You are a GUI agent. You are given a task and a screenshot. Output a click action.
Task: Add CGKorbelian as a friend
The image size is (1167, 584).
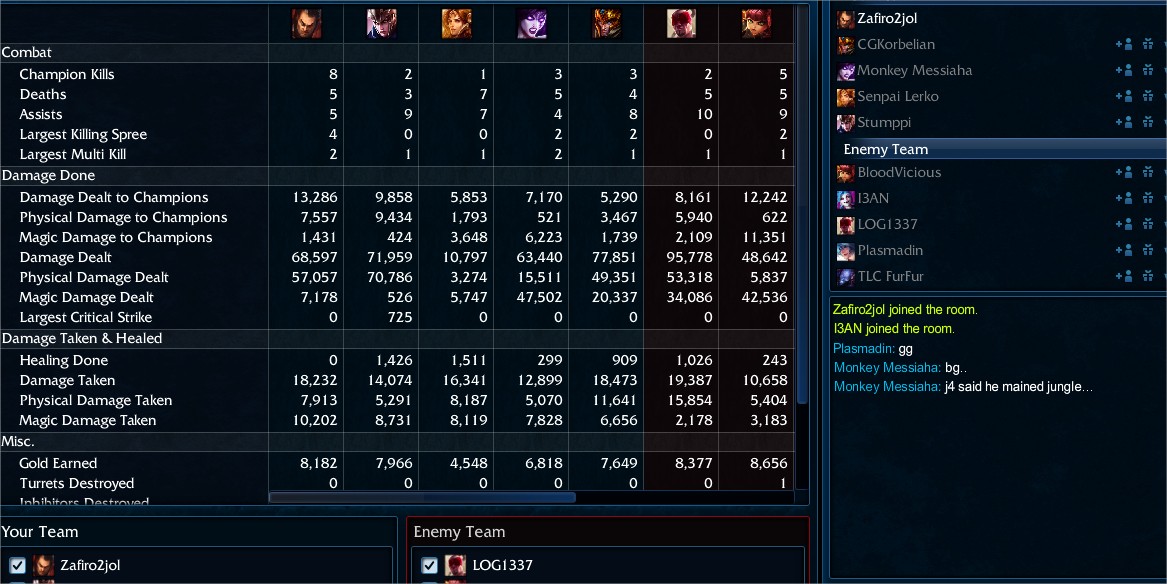coord(1123,44)
